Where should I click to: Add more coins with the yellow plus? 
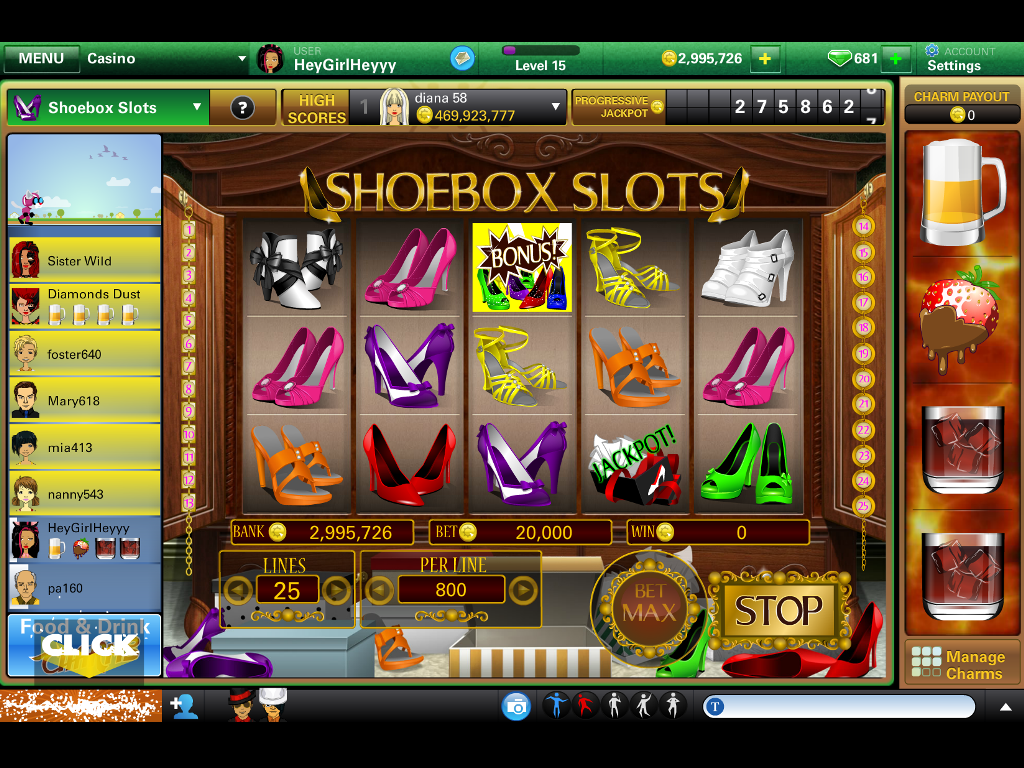point(765,59)
